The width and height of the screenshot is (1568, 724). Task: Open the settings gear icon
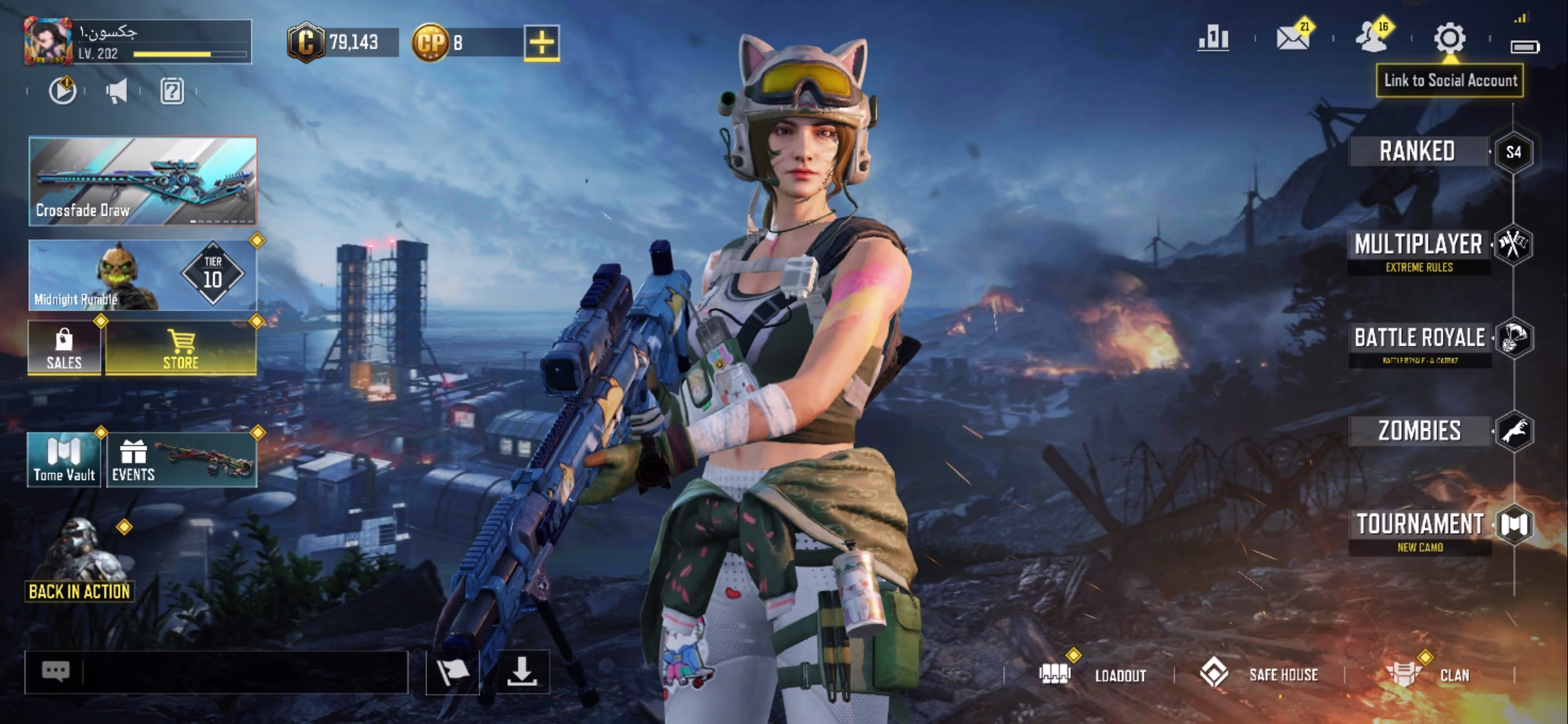click(x=1449, y=38)
